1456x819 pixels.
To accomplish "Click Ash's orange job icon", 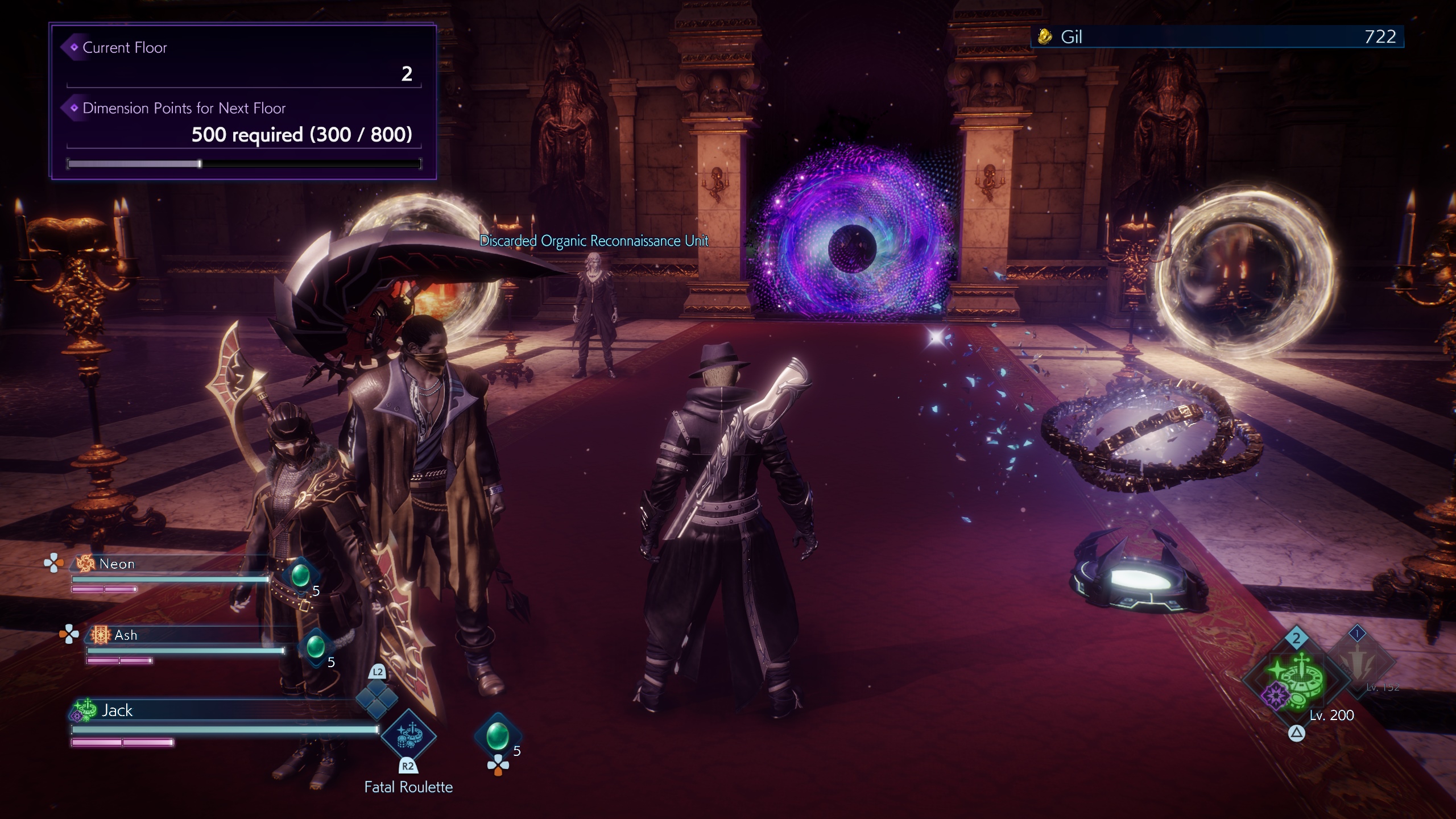I will coord(101,635).
